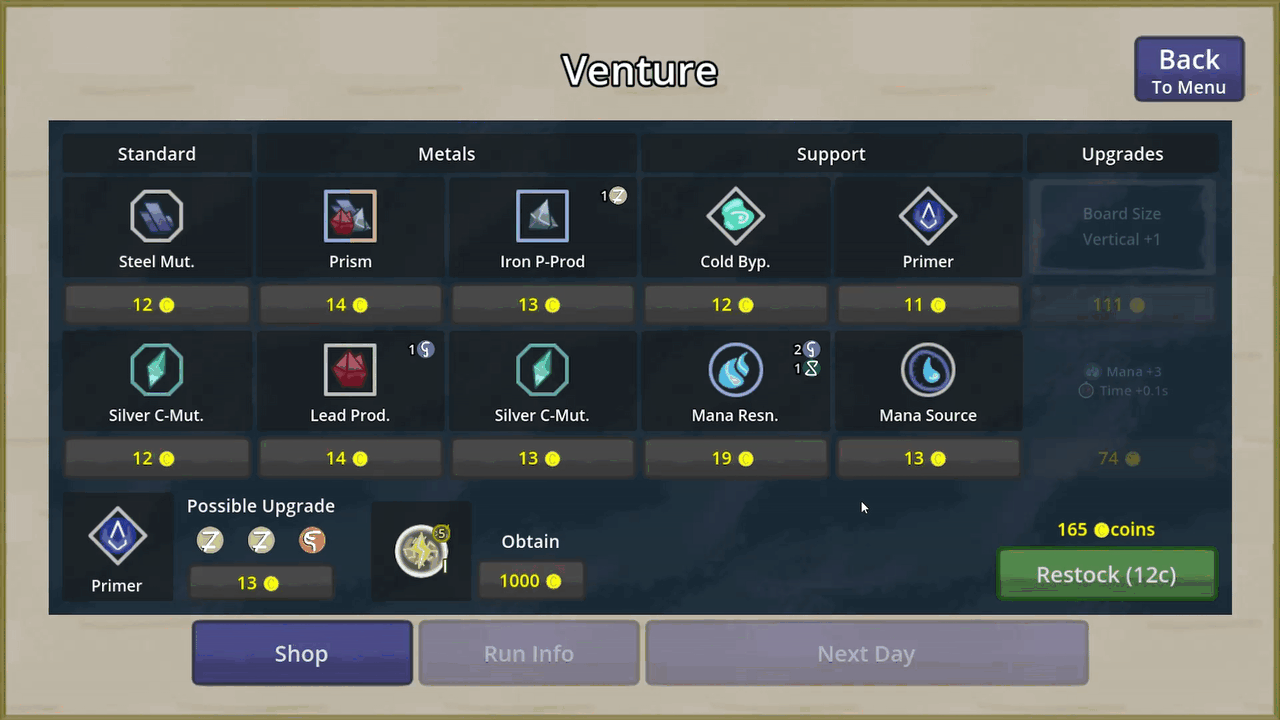Obtain the relic for 1000 coins
This screenshot has width=1280, height=720.
(x=531, y=581)
